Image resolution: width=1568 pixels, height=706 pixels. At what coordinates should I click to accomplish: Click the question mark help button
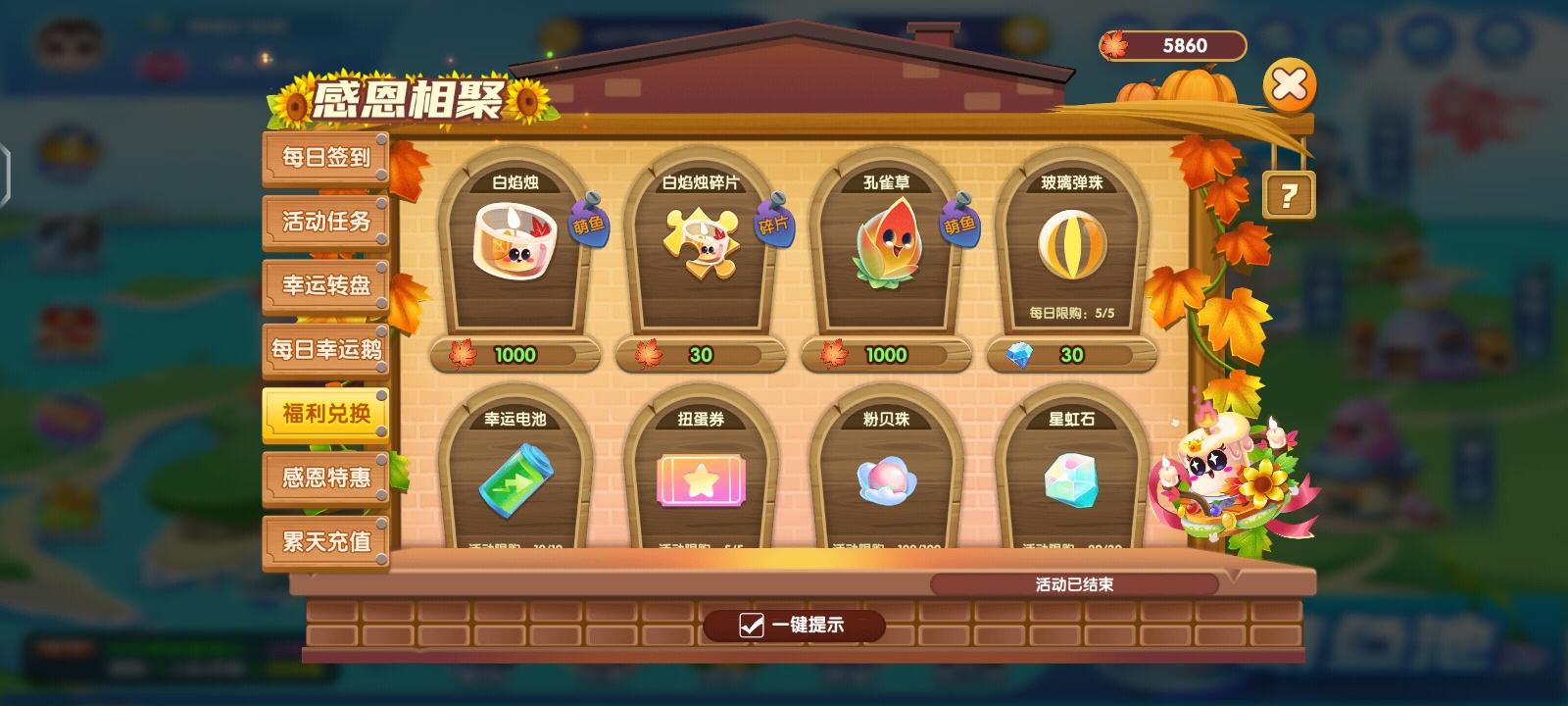coord(1291,195)
